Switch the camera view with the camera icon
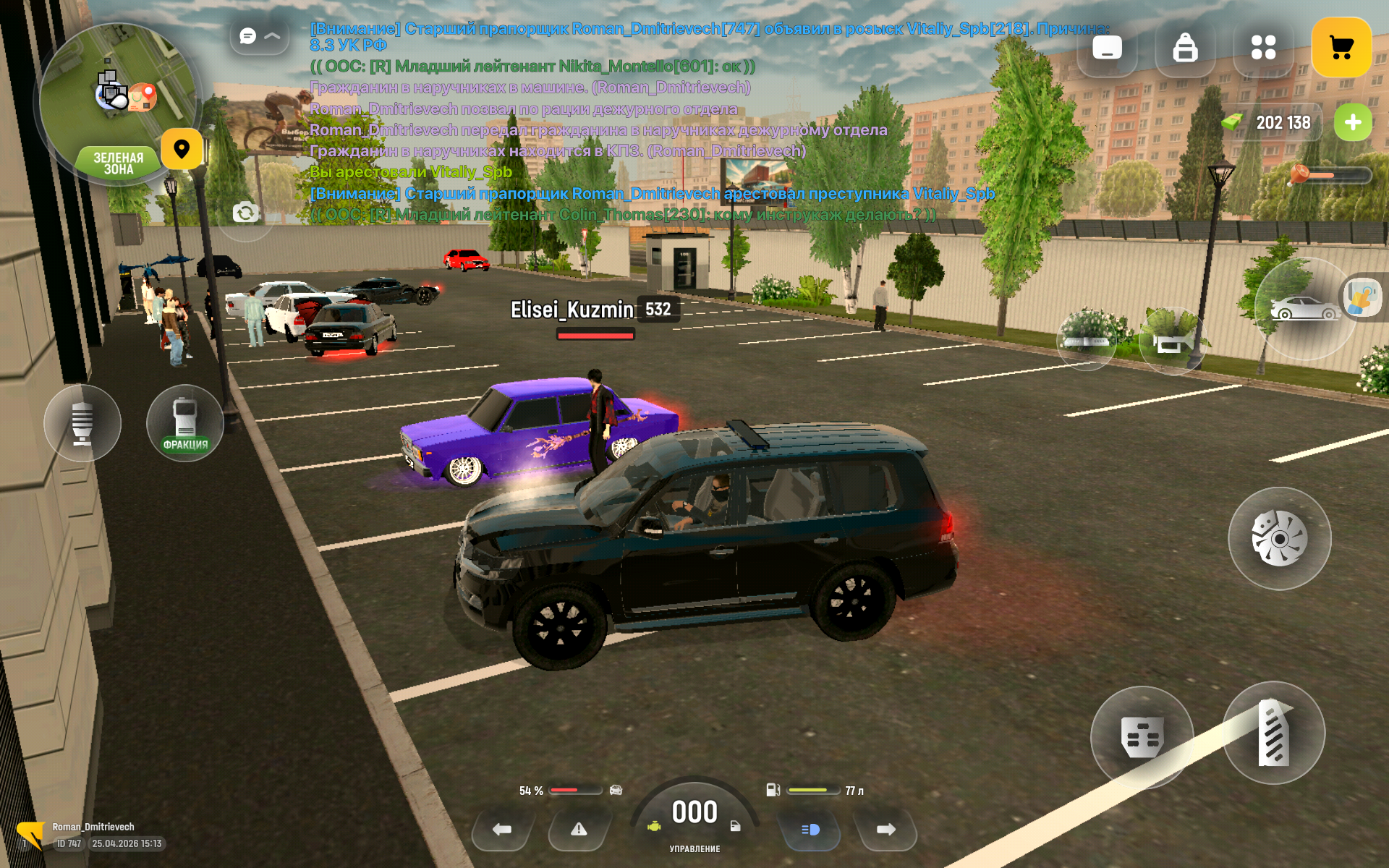 click(245, 213)
